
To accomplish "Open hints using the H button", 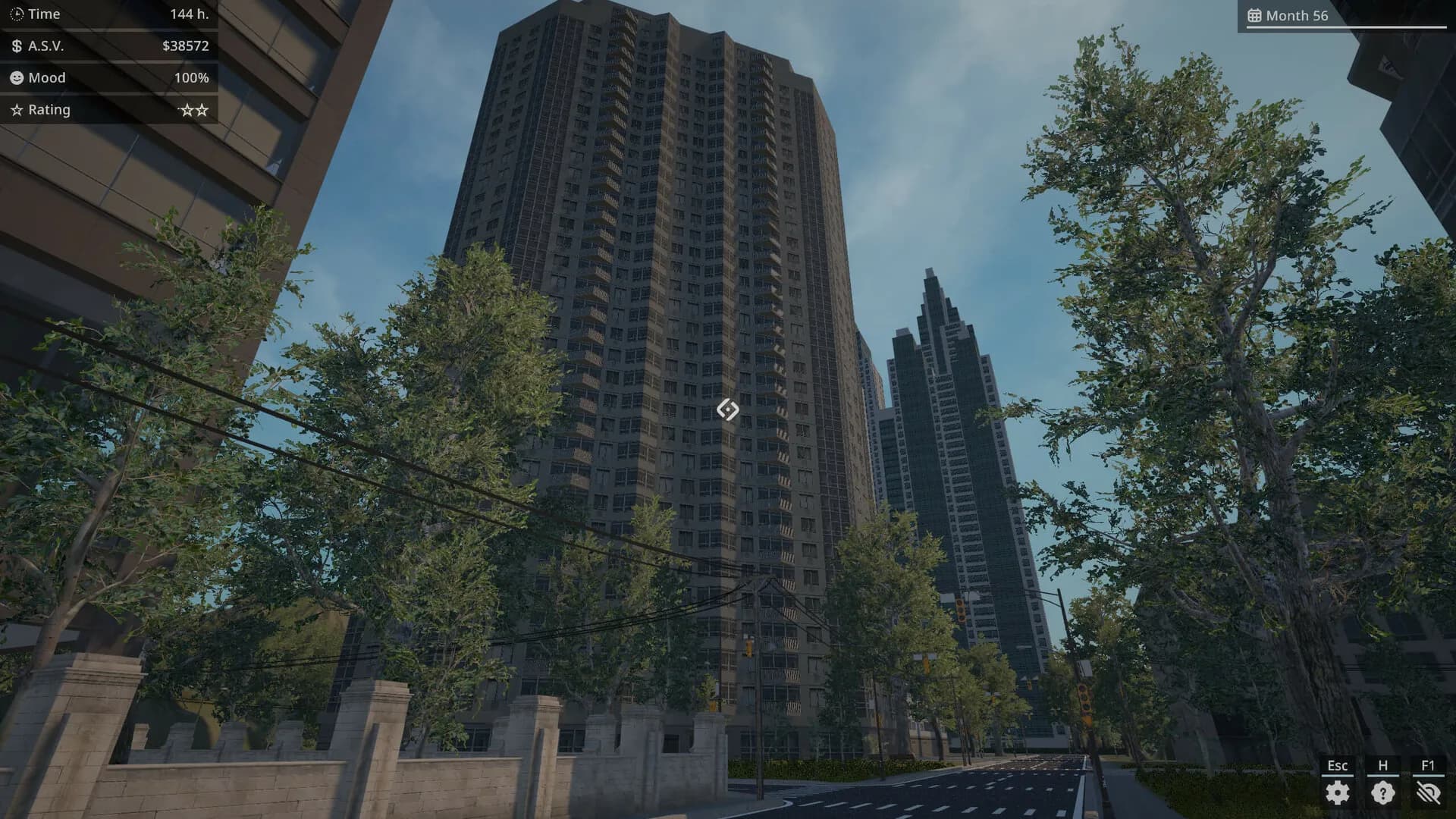I will pos(1382,766).
